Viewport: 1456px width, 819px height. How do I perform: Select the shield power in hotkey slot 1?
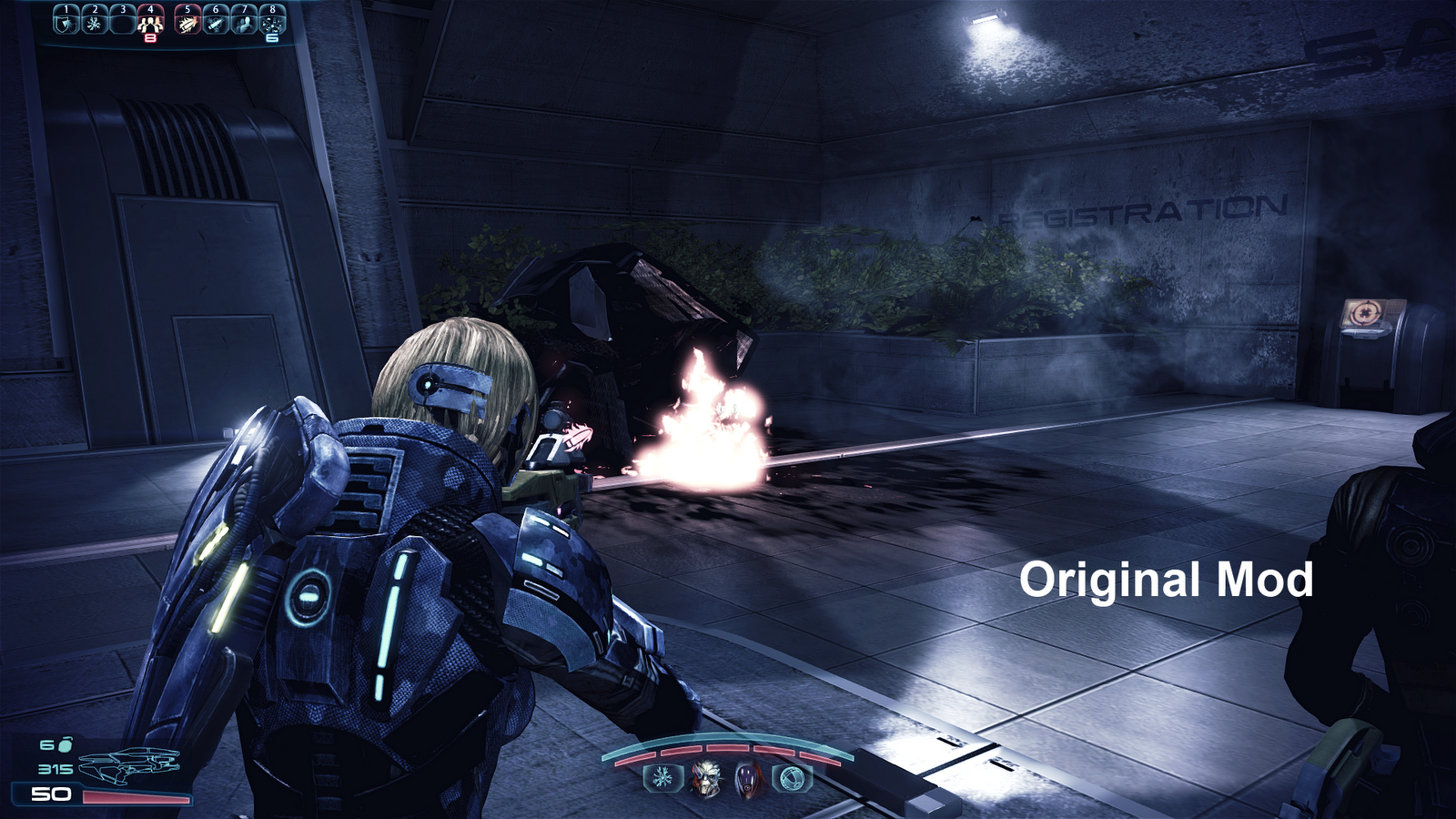[x=66, y=23]
